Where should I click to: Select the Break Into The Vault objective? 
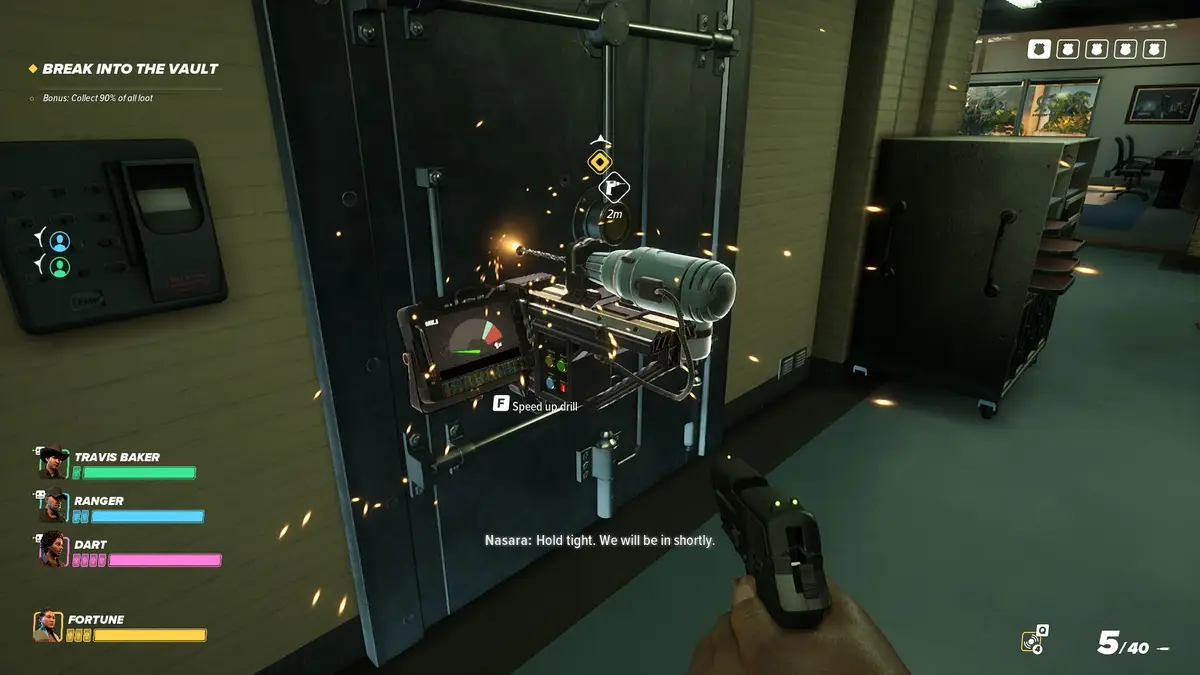point(130,69)
